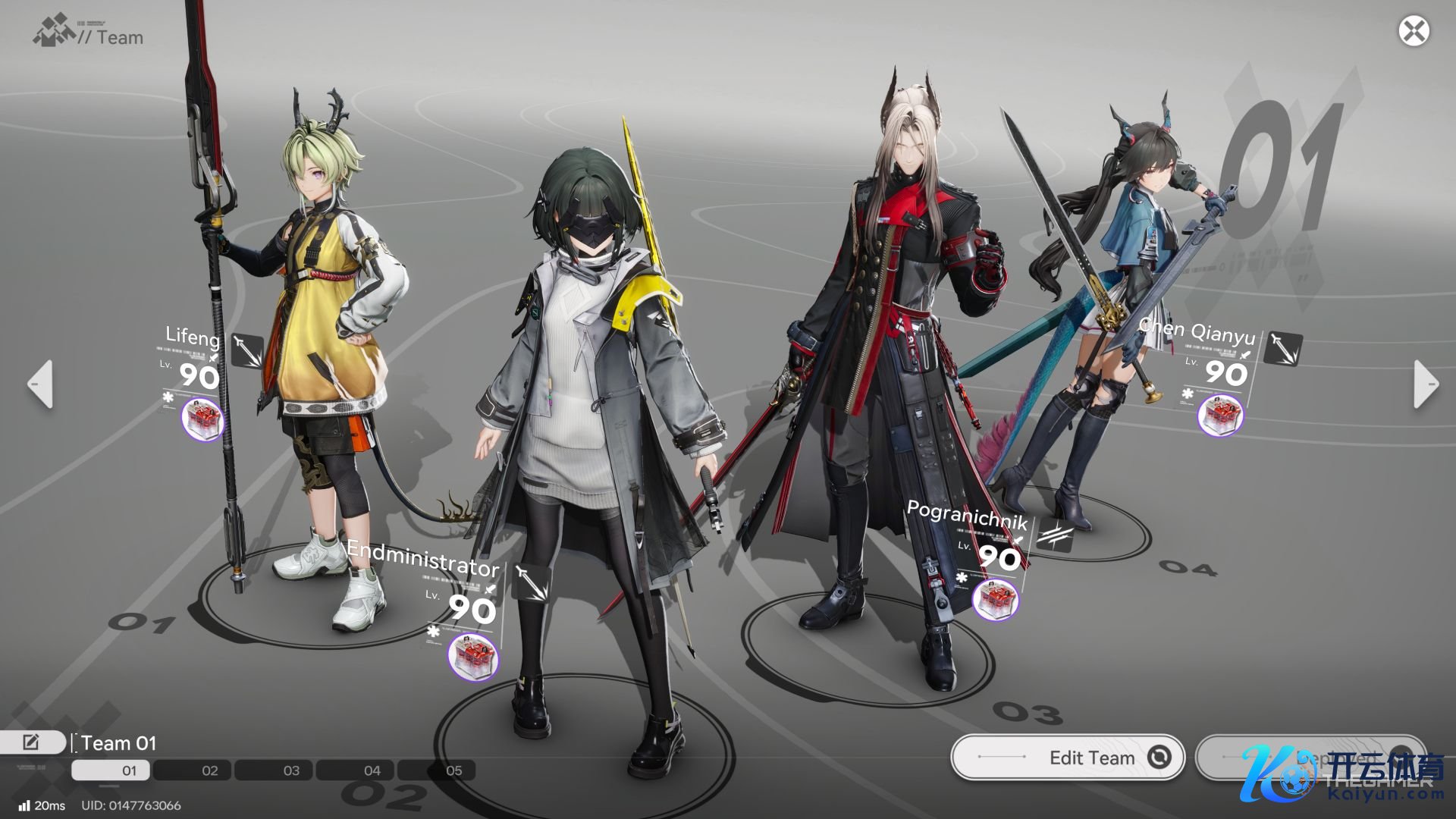Select Chen Qianyu's equipped item icon
This screenshot has height=819, width=1456.
[1220, 415]
